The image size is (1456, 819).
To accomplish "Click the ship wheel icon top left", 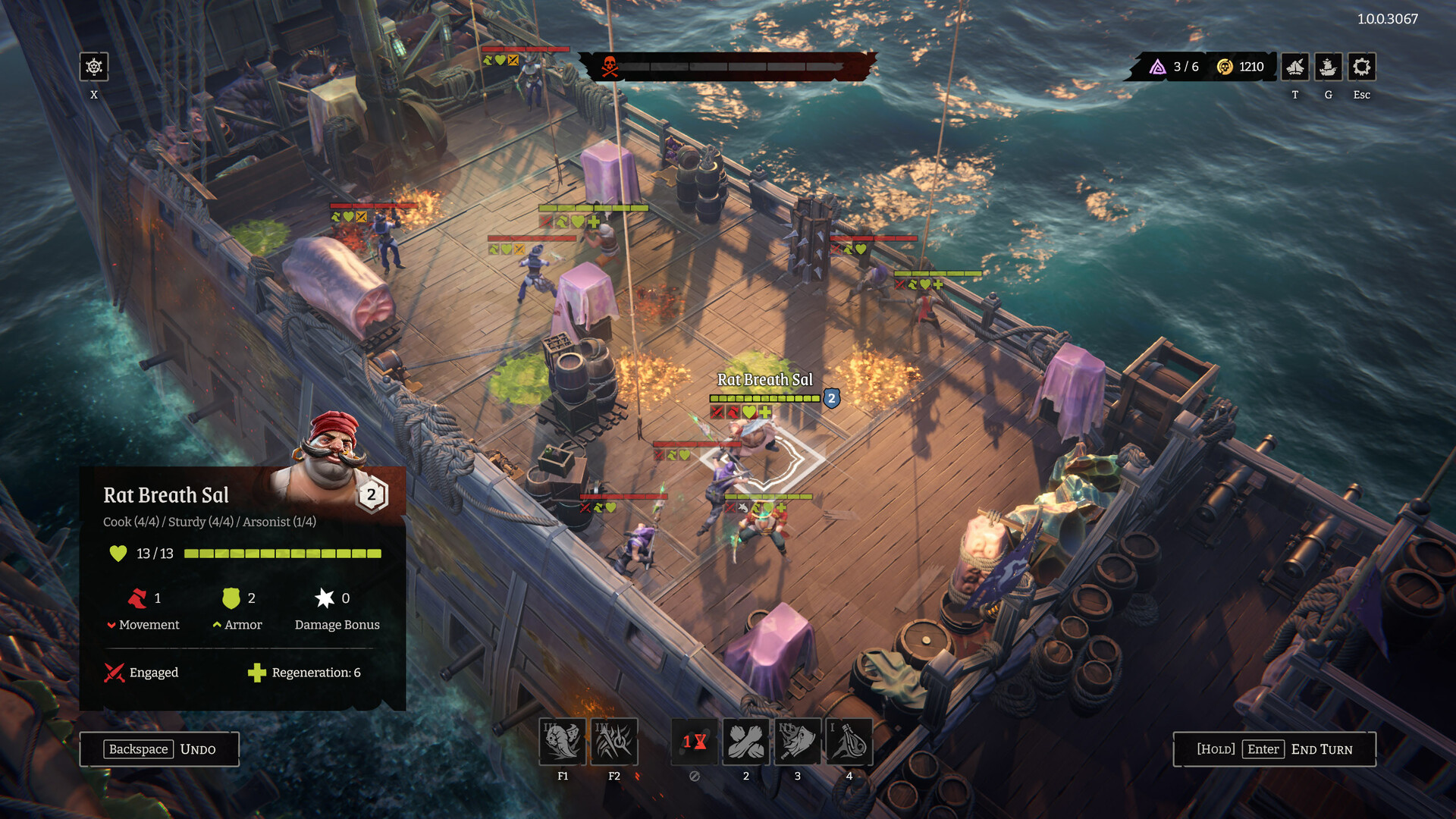I will tap(93, 67).
